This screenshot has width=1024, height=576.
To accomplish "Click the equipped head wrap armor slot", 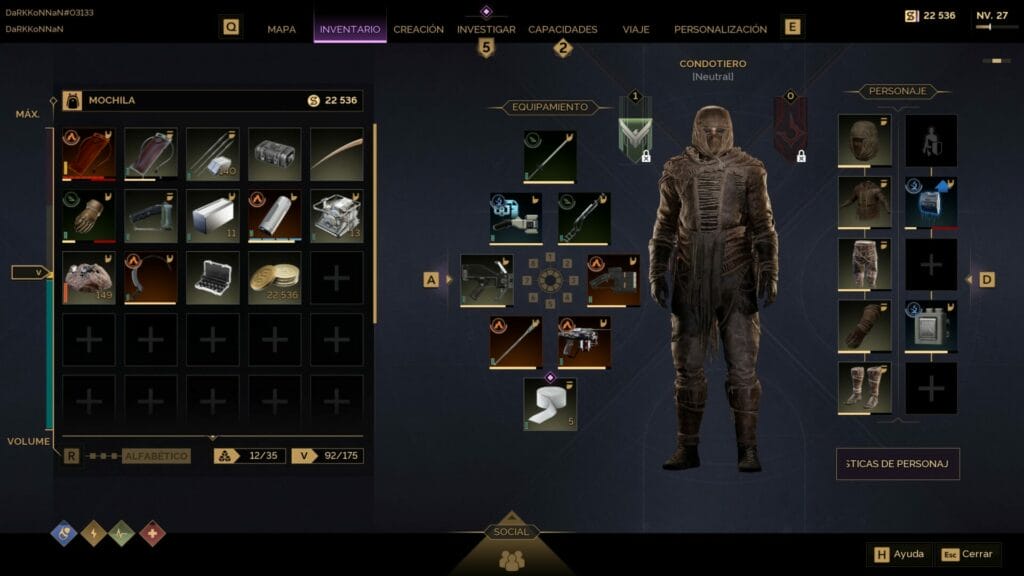I will pyautogui.click(x=864, y=140).
